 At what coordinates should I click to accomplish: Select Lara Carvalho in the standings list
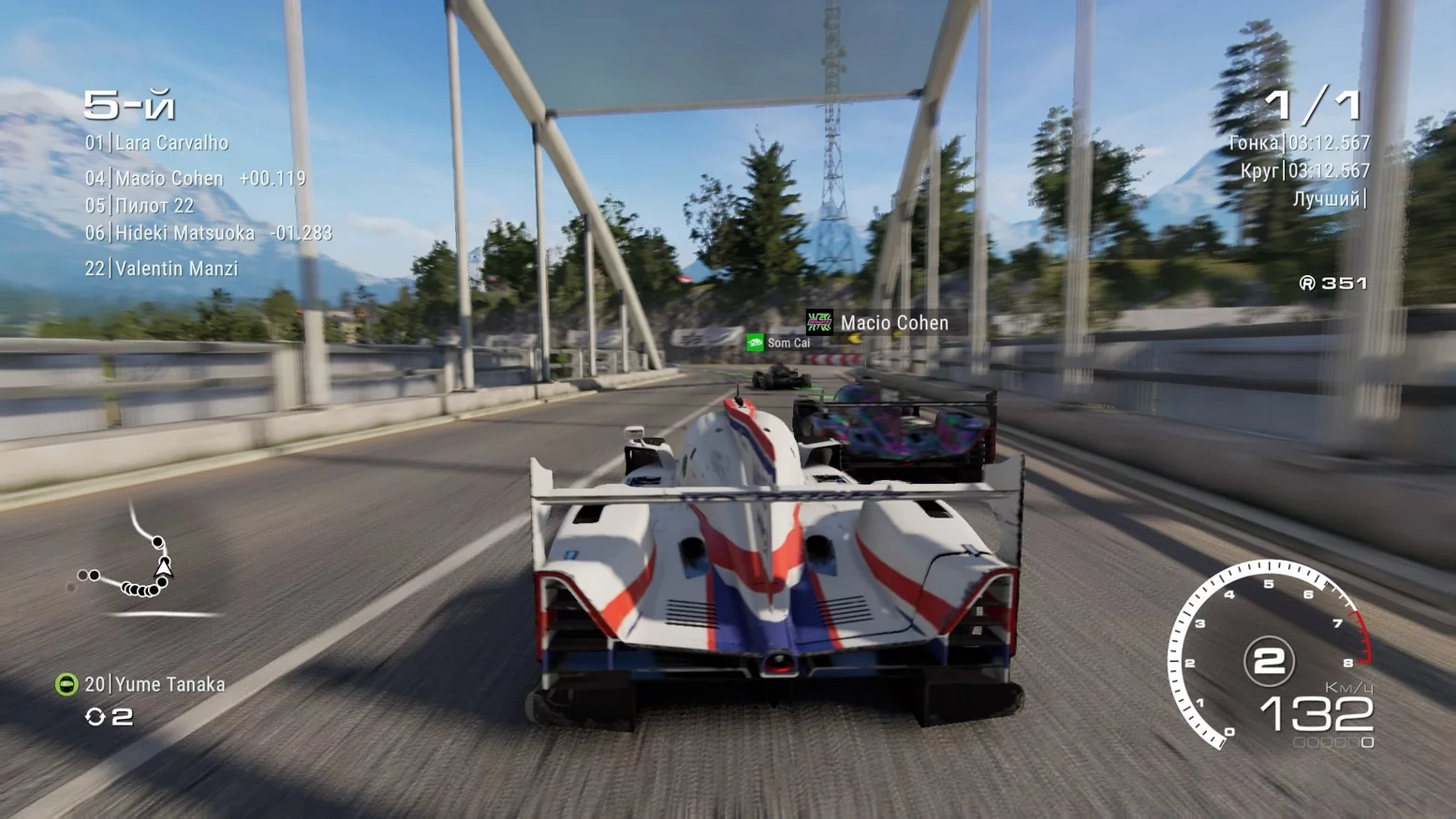tap(157, 143)
